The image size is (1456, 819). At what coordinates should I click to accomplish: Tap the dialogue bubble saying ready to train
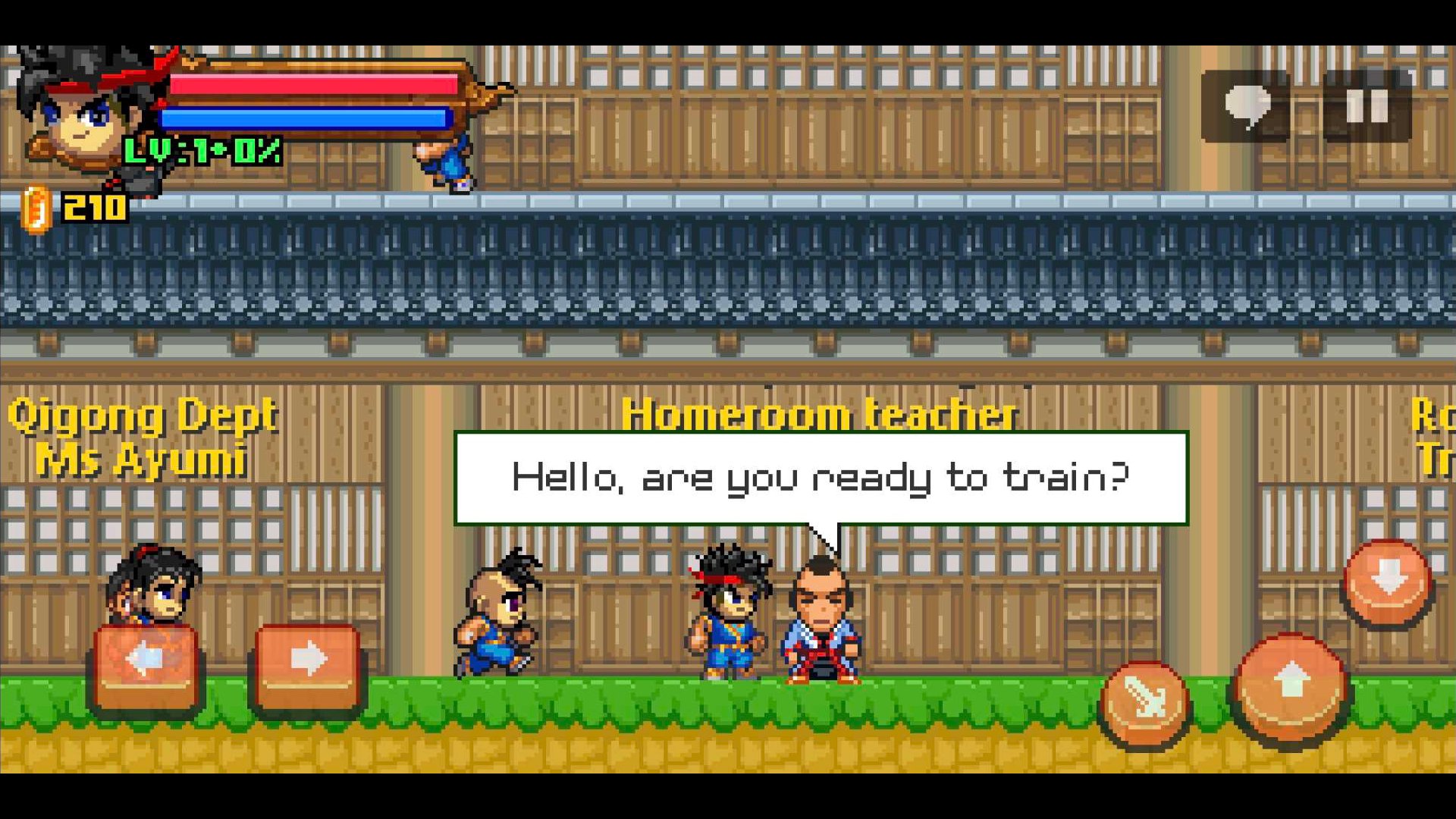823,476
